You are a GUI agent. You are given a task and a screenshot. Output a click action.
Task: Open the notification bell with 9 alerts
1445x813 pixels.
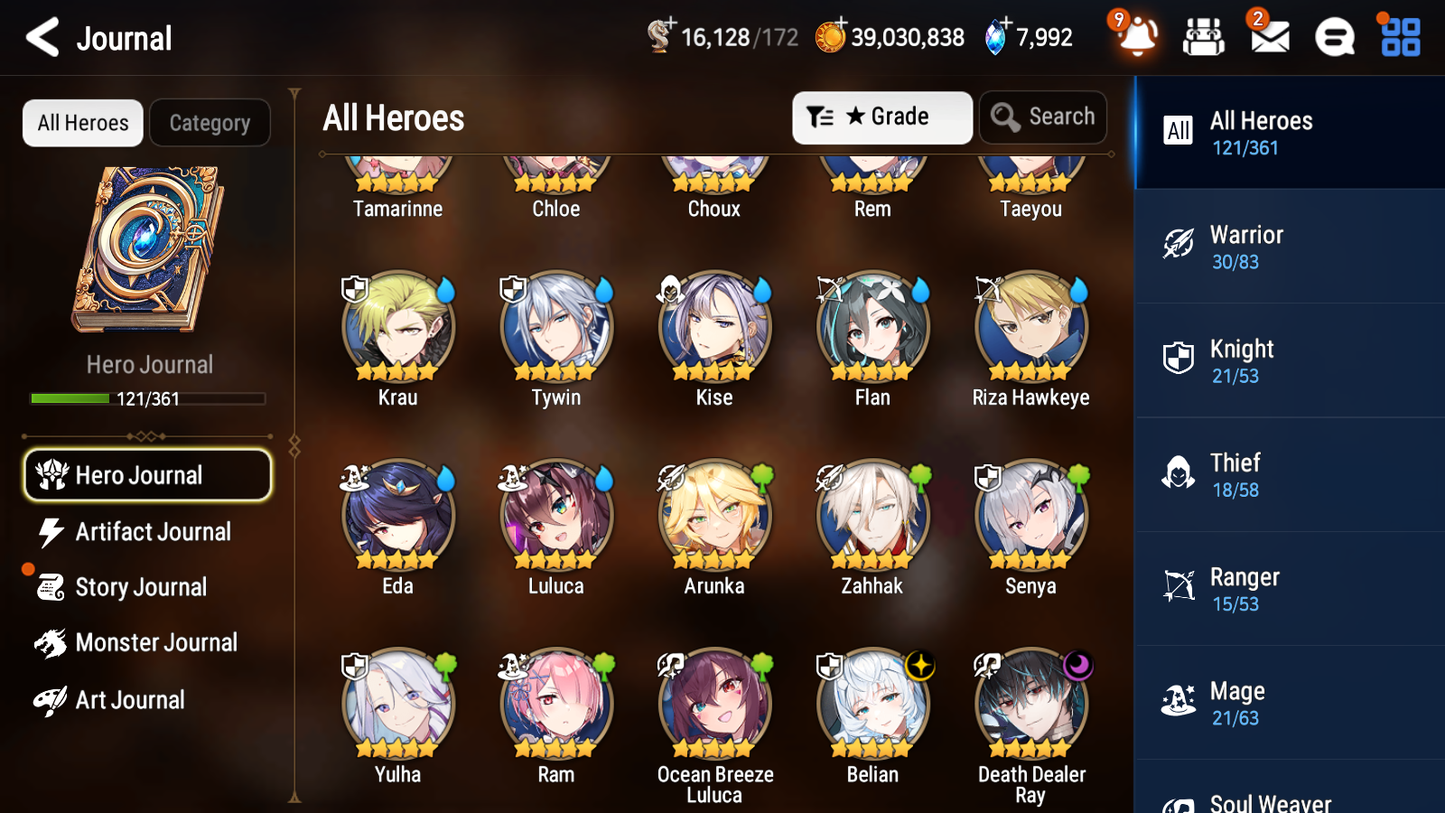1134,36
